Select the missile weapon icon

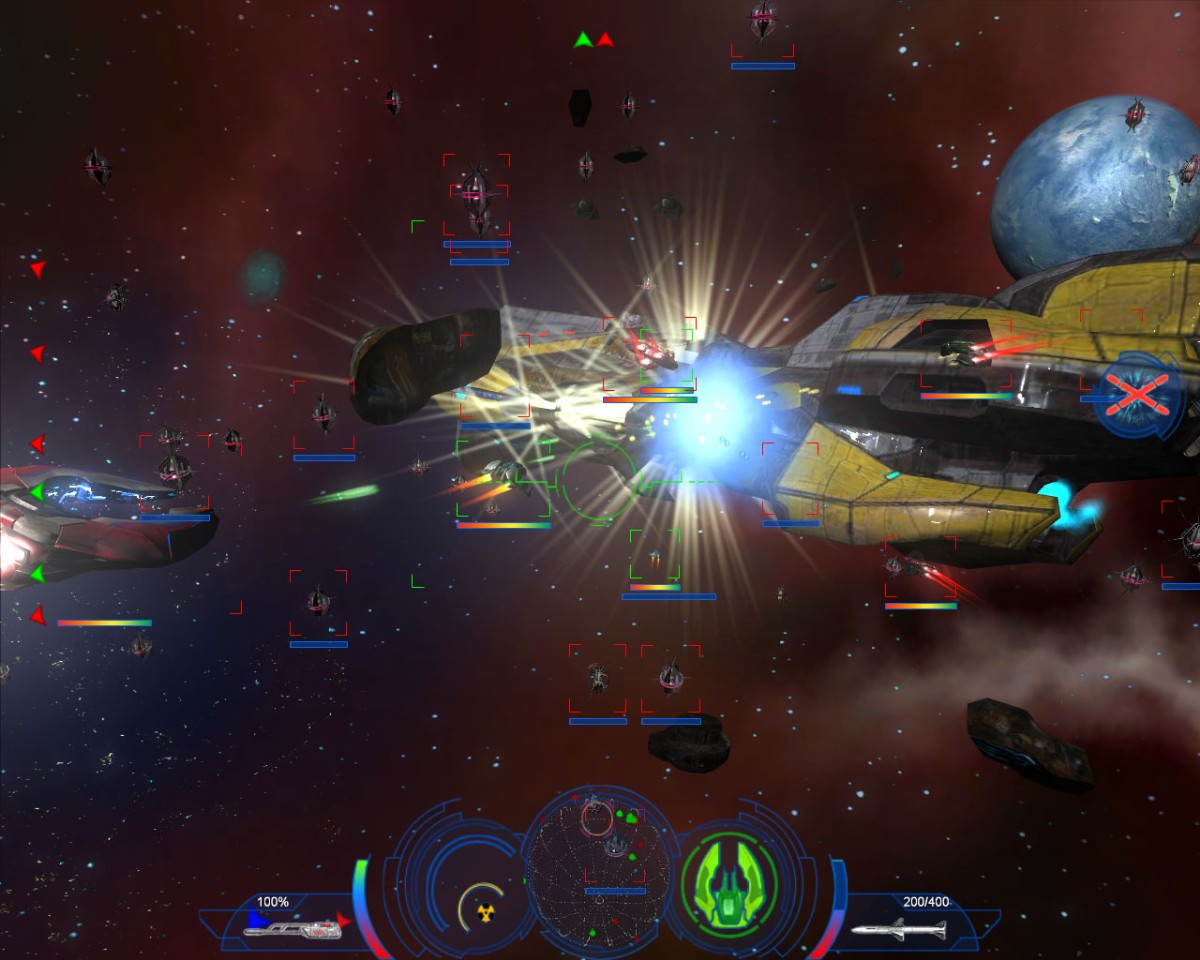click(x=898, y=930)
